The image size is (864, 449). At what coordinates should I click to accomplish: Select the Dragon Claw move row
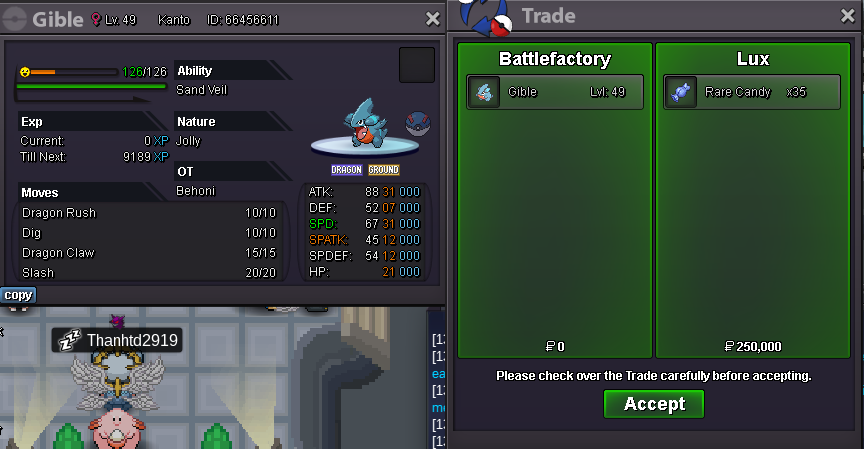pos(150,253)
